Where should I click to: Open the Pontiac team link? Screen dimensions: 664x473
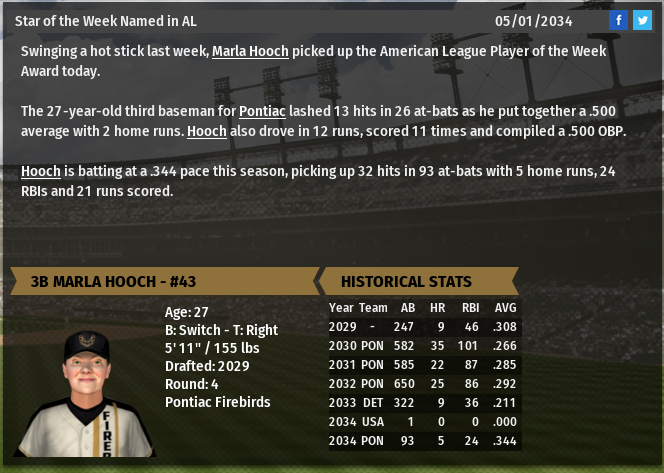tap(265, 111)
